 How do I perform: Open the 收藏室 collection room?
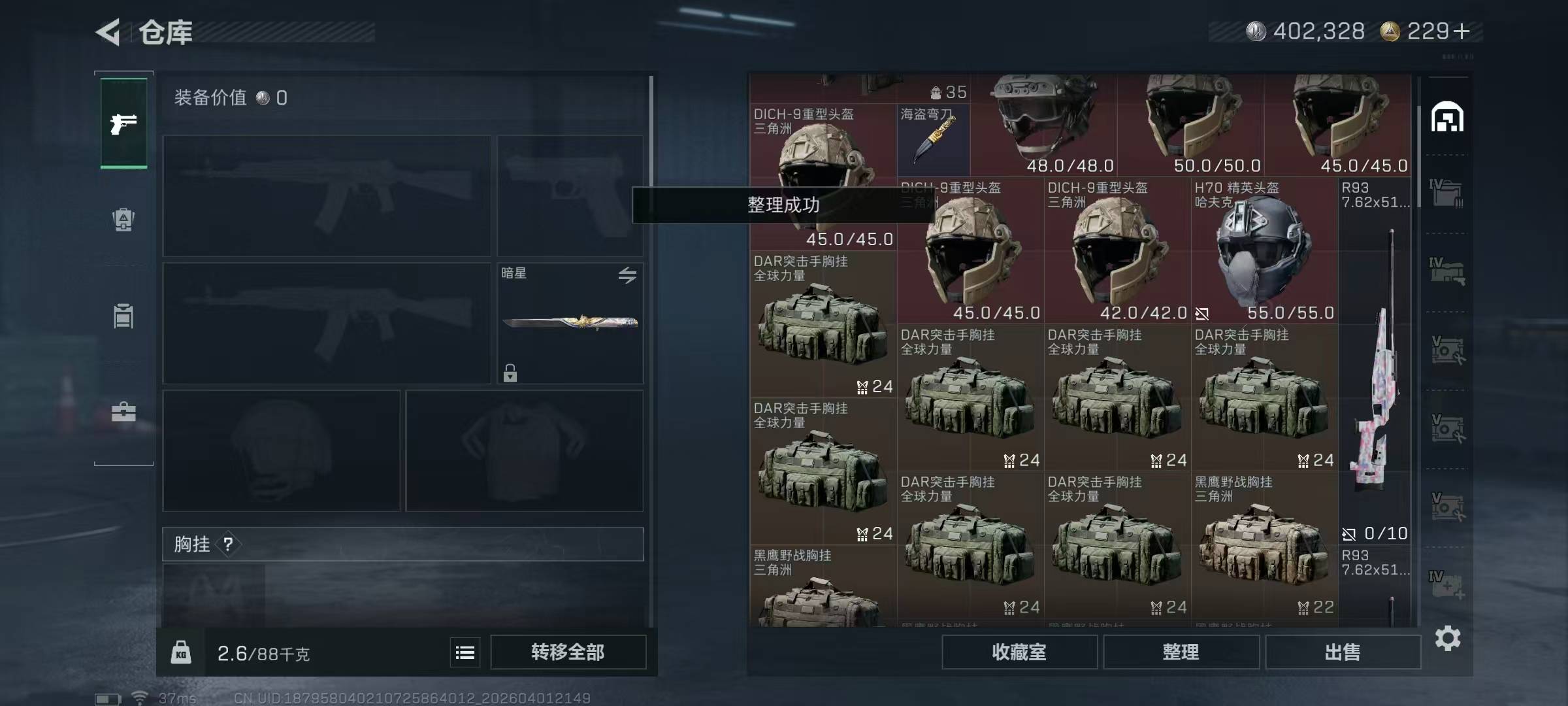click(1019, 652)
